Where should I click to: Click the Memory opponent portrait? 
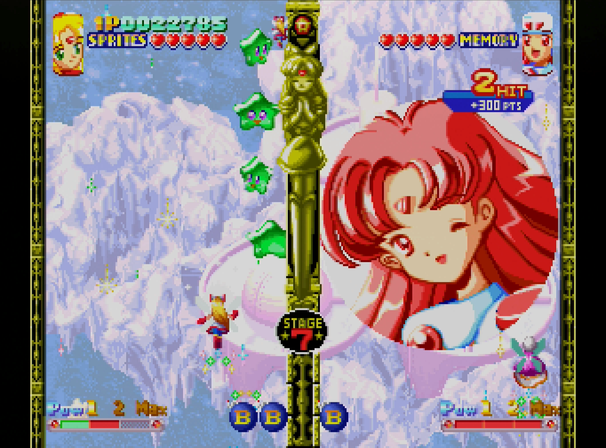coord(539,41)
